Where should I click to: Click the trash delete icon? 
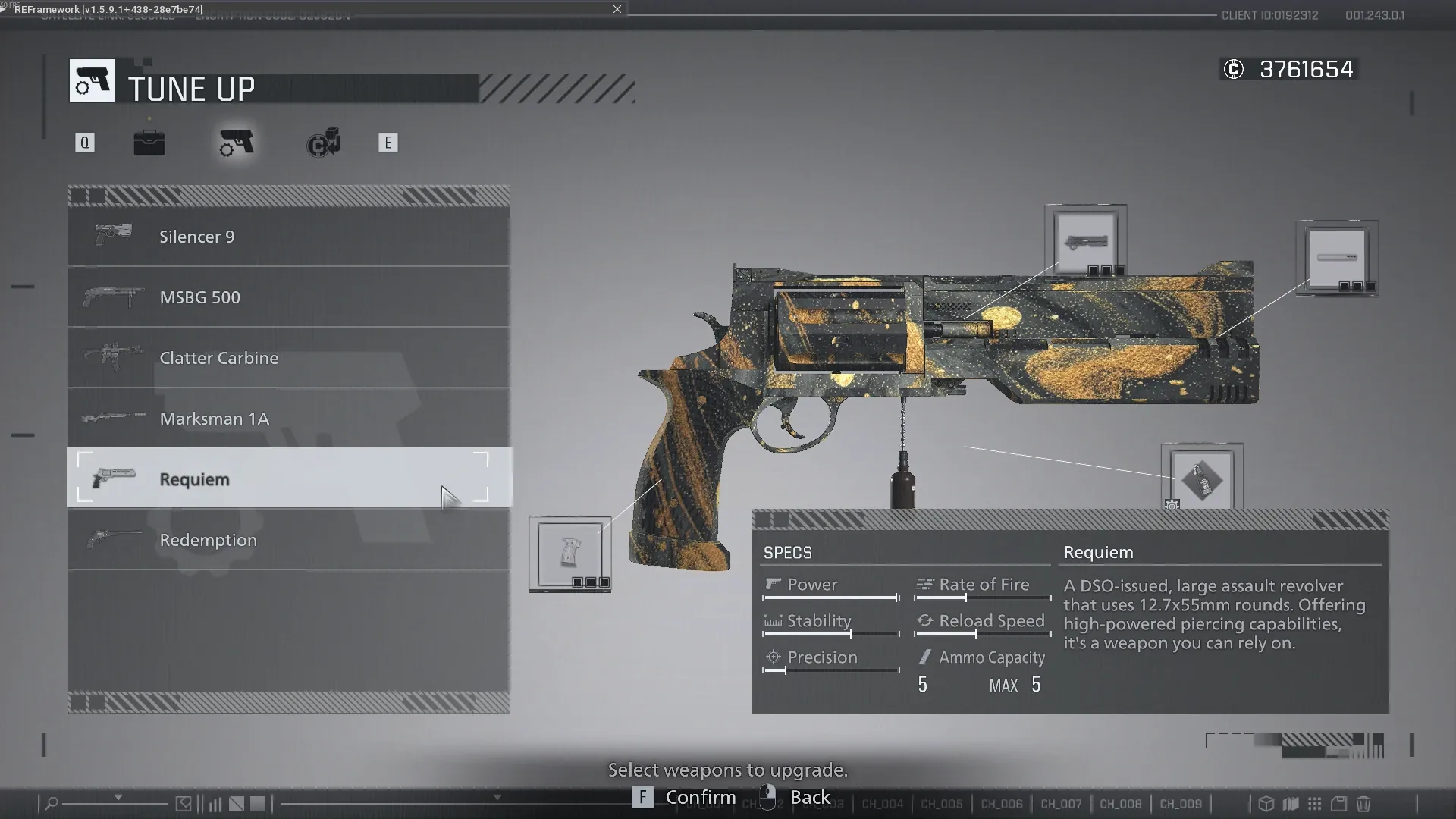[x=1363, y=805]
